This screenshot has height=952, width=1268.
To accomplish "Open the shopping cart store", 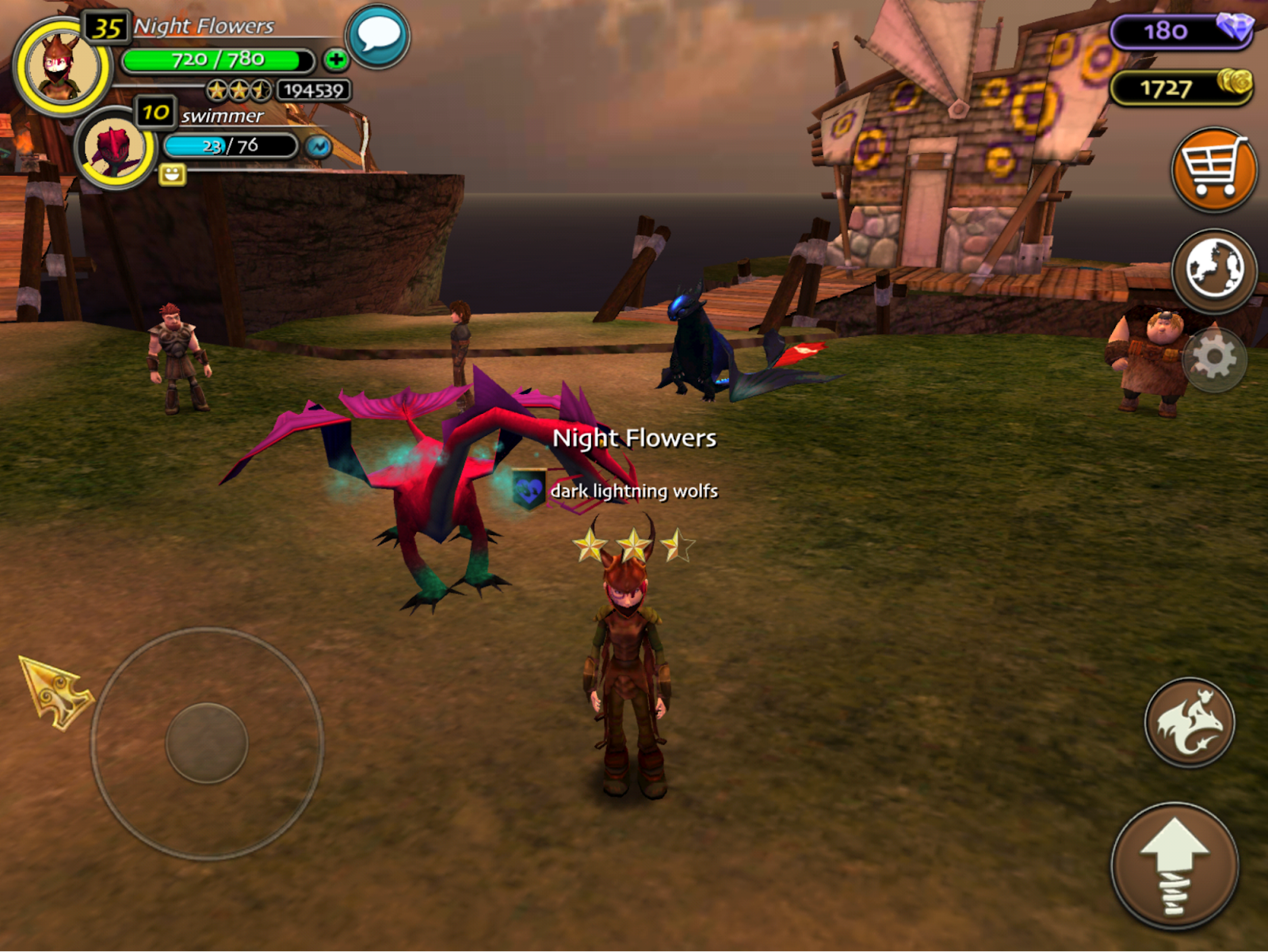I will (x=1213, y=170).
